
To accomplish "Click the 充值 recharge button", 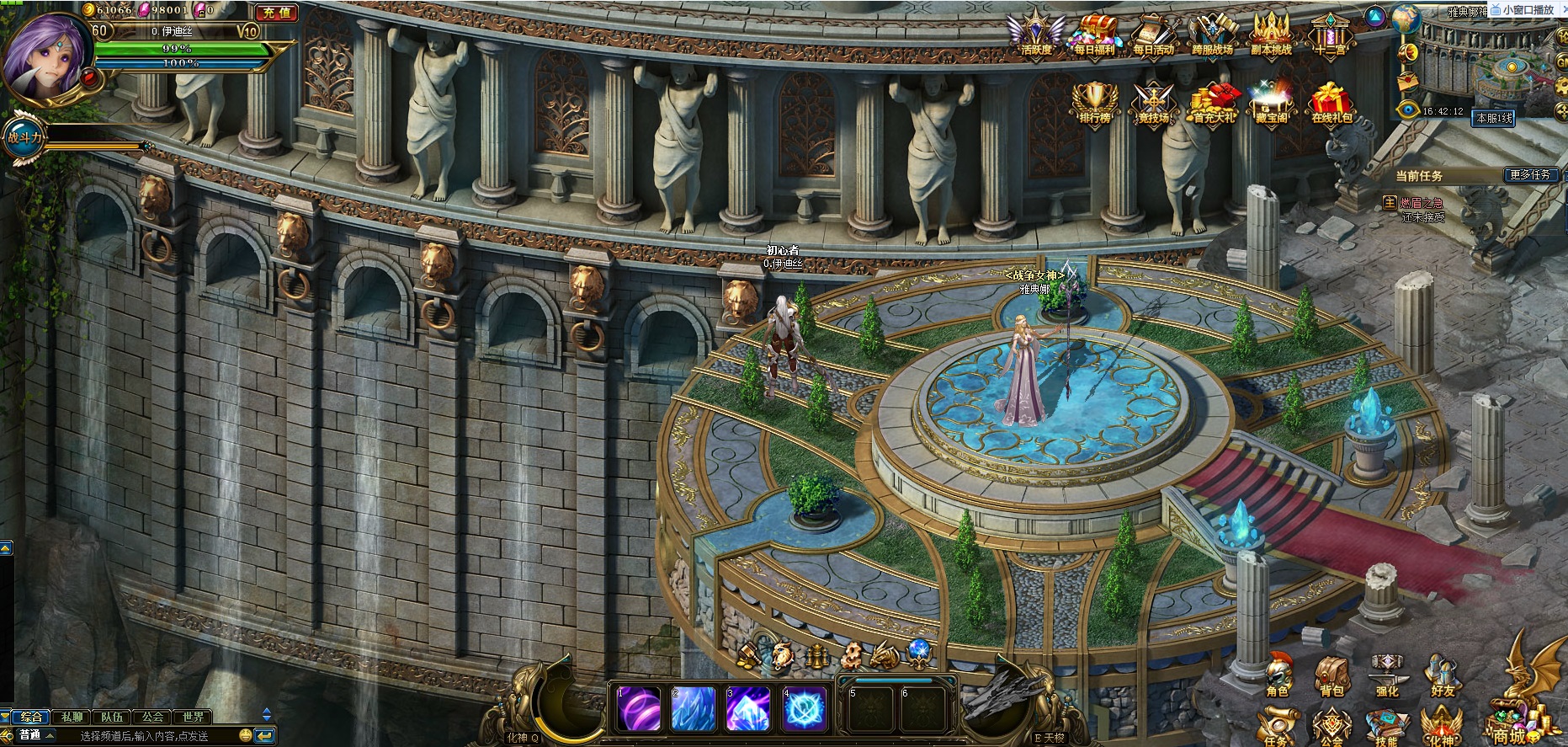I will [276, 13].
